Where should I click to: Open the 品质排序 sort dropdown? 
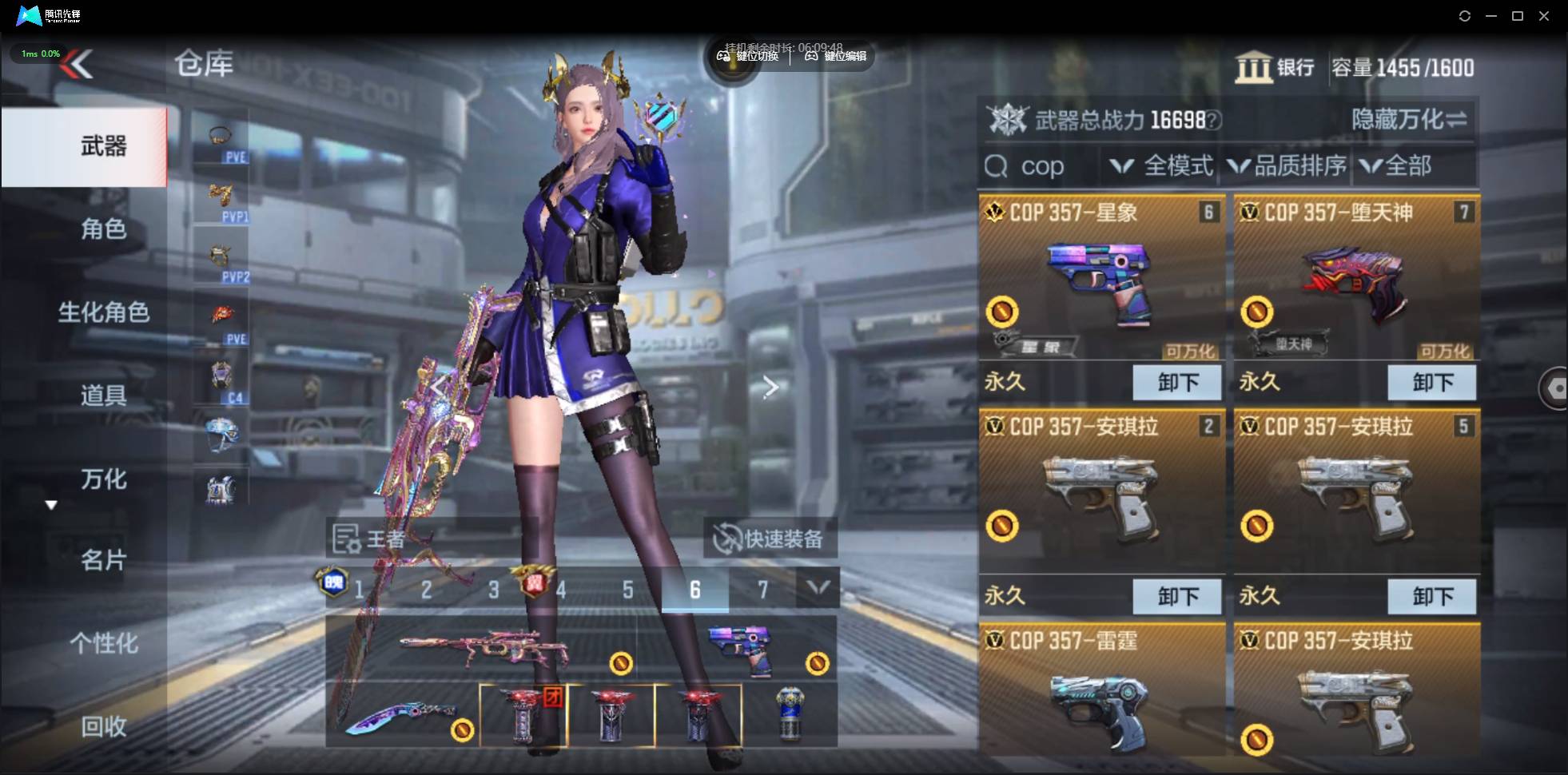[x=1287, y=166]
